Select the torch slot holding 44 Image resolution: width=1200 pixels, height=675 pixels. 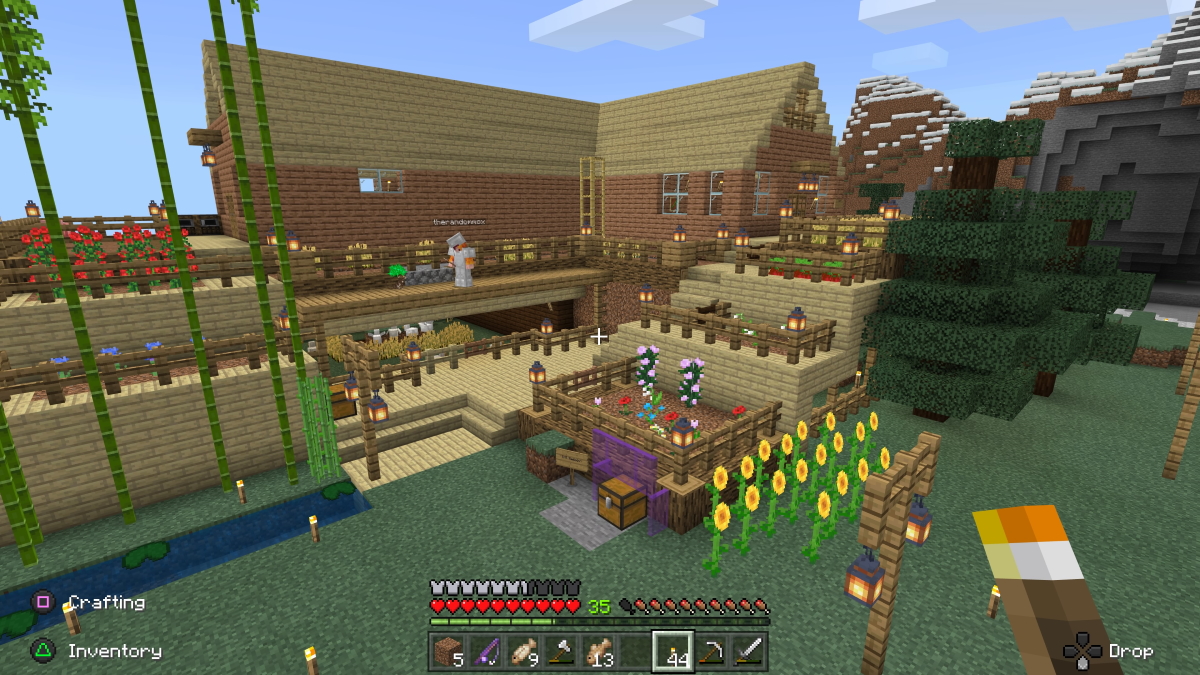[673, 651]
